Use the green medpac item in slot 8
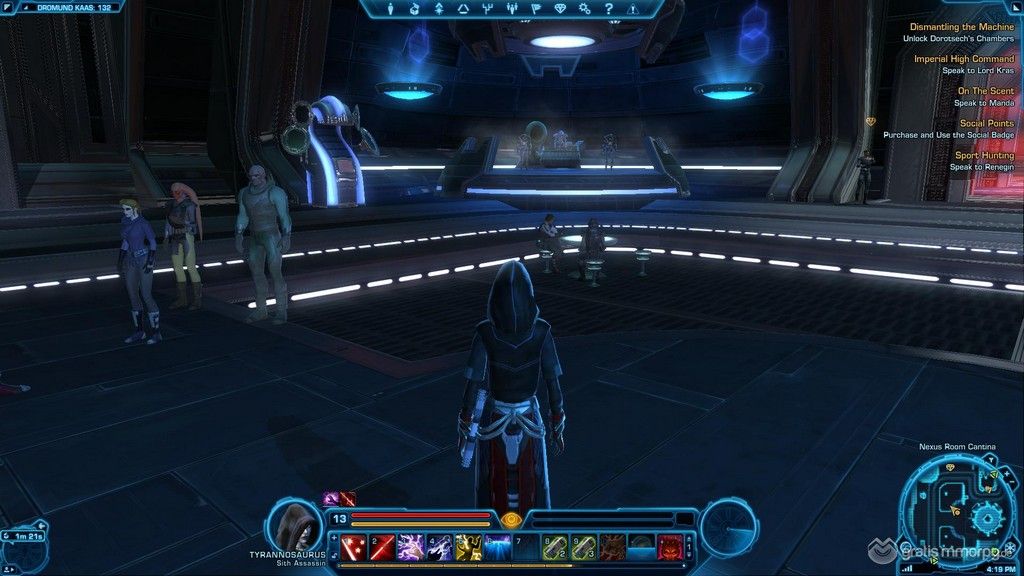Screen dimensions: 1024x576 coord(555,547)
